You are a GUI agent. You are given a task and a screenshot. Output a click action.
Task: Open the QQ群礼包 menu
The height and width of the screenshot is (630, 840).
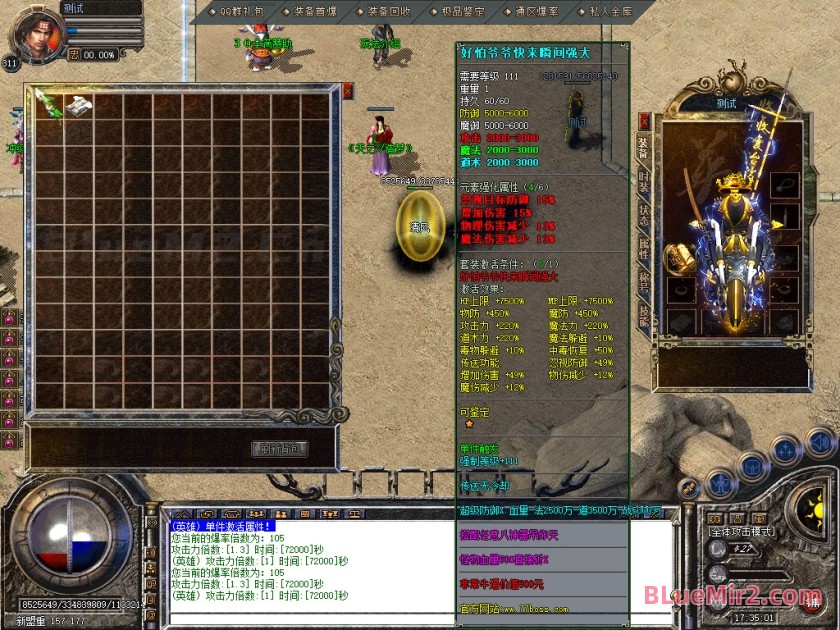241,11
